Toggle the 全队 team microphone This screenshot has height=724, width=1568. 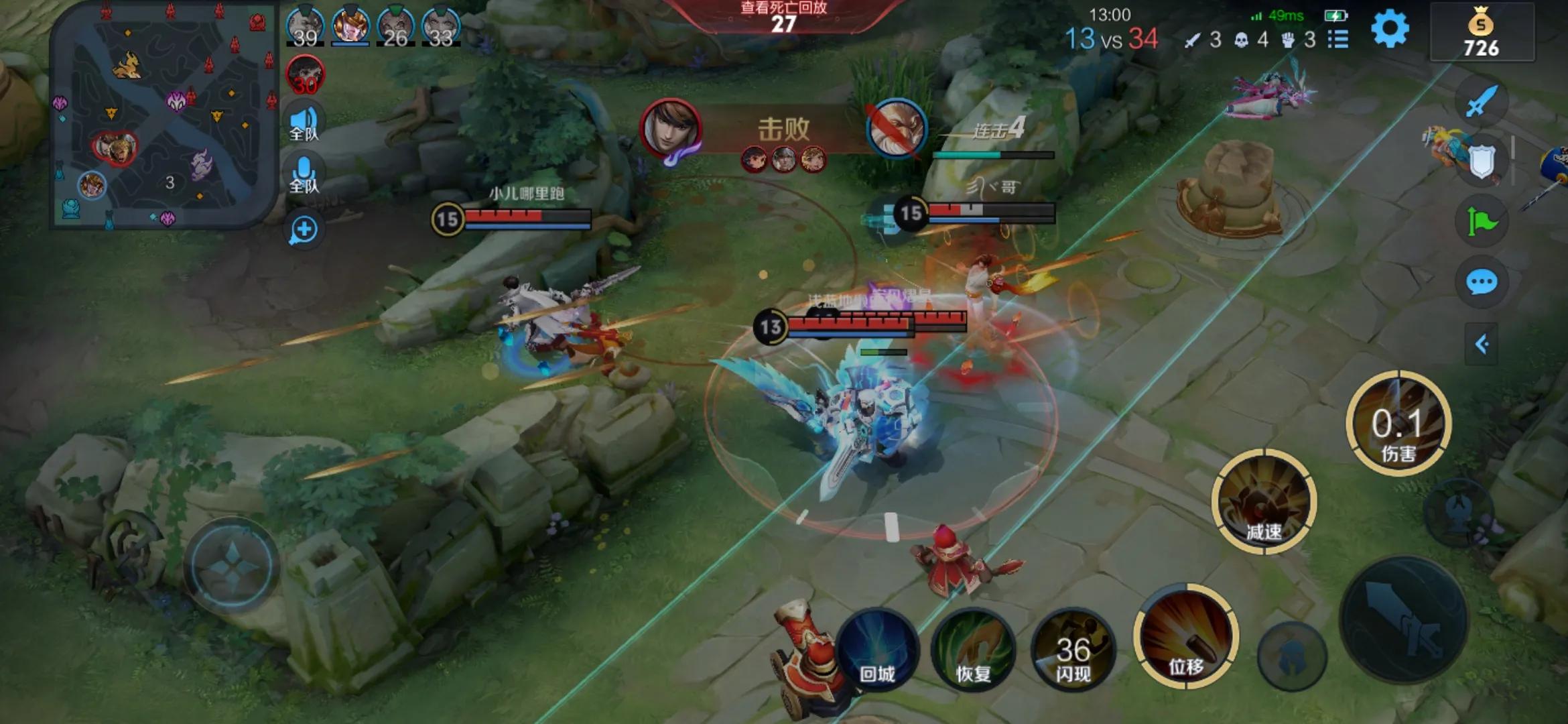pyautogui.click(x=304, y=174)
